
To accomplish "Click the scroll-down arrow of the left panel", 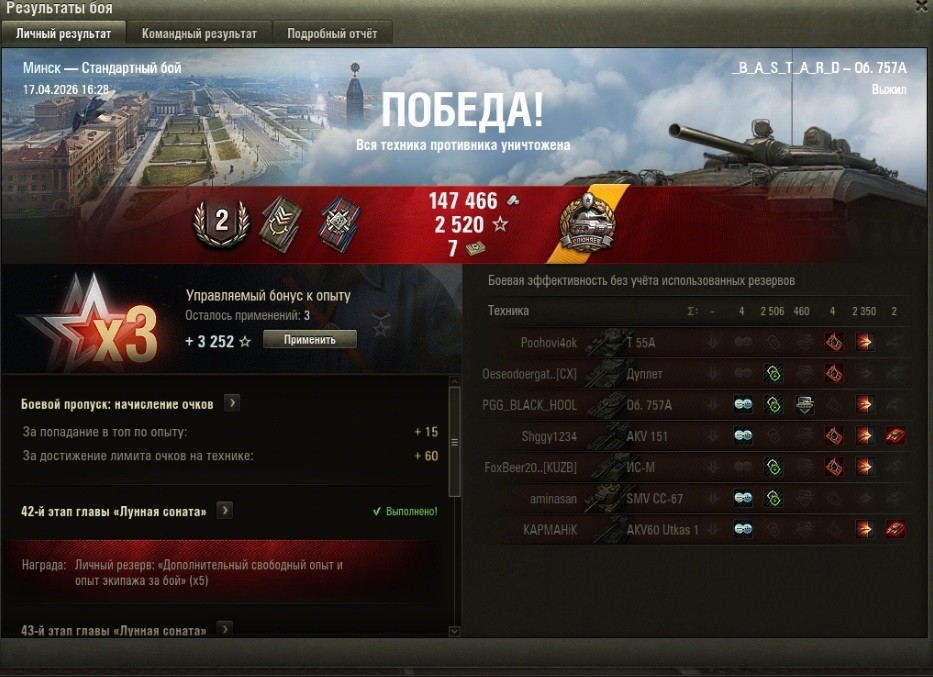I will 454,631.
